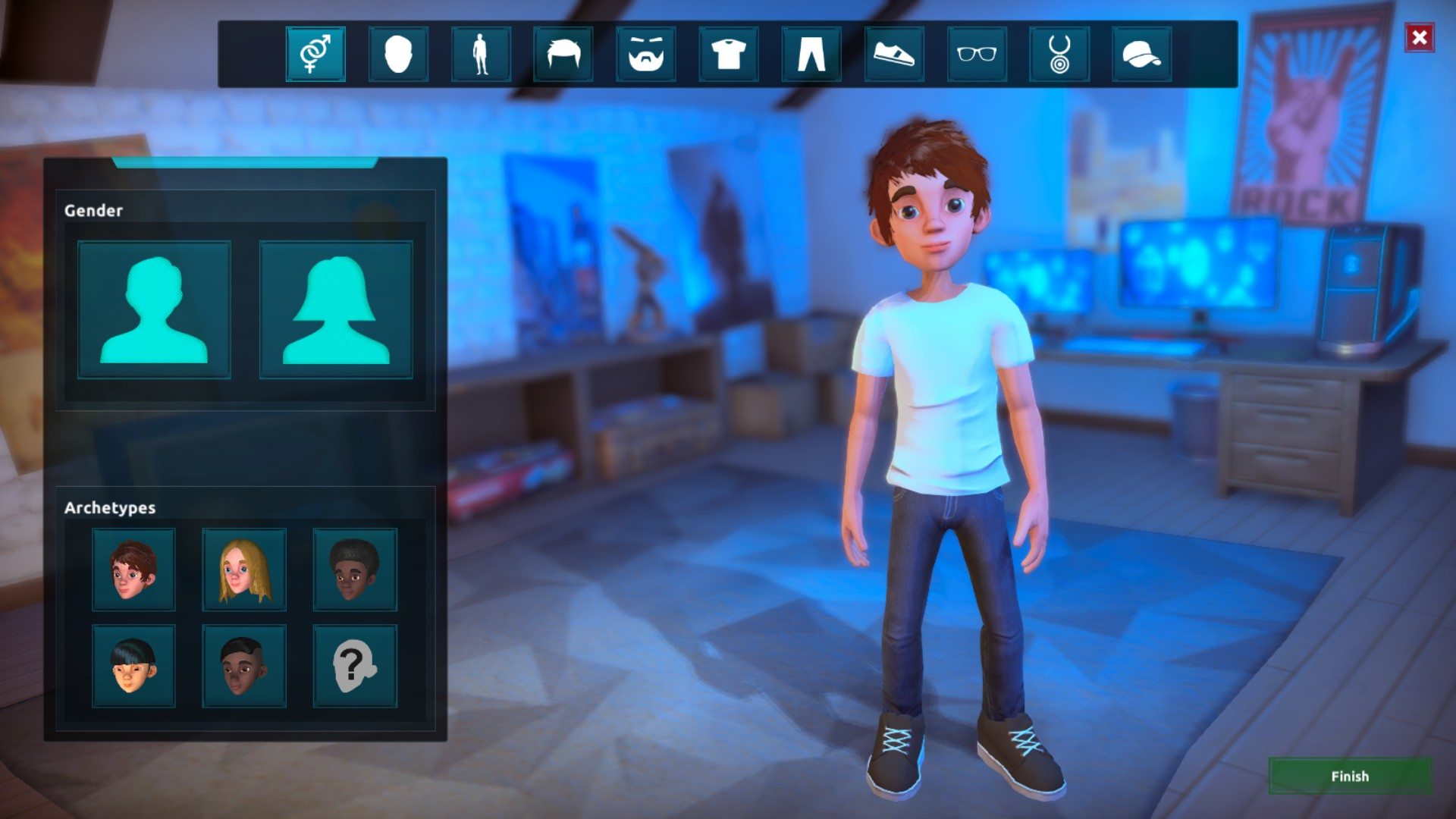The image size is (1456, 819).
Task: Select the brown-haired boy archetype
Action: click(x=133, y=570)
